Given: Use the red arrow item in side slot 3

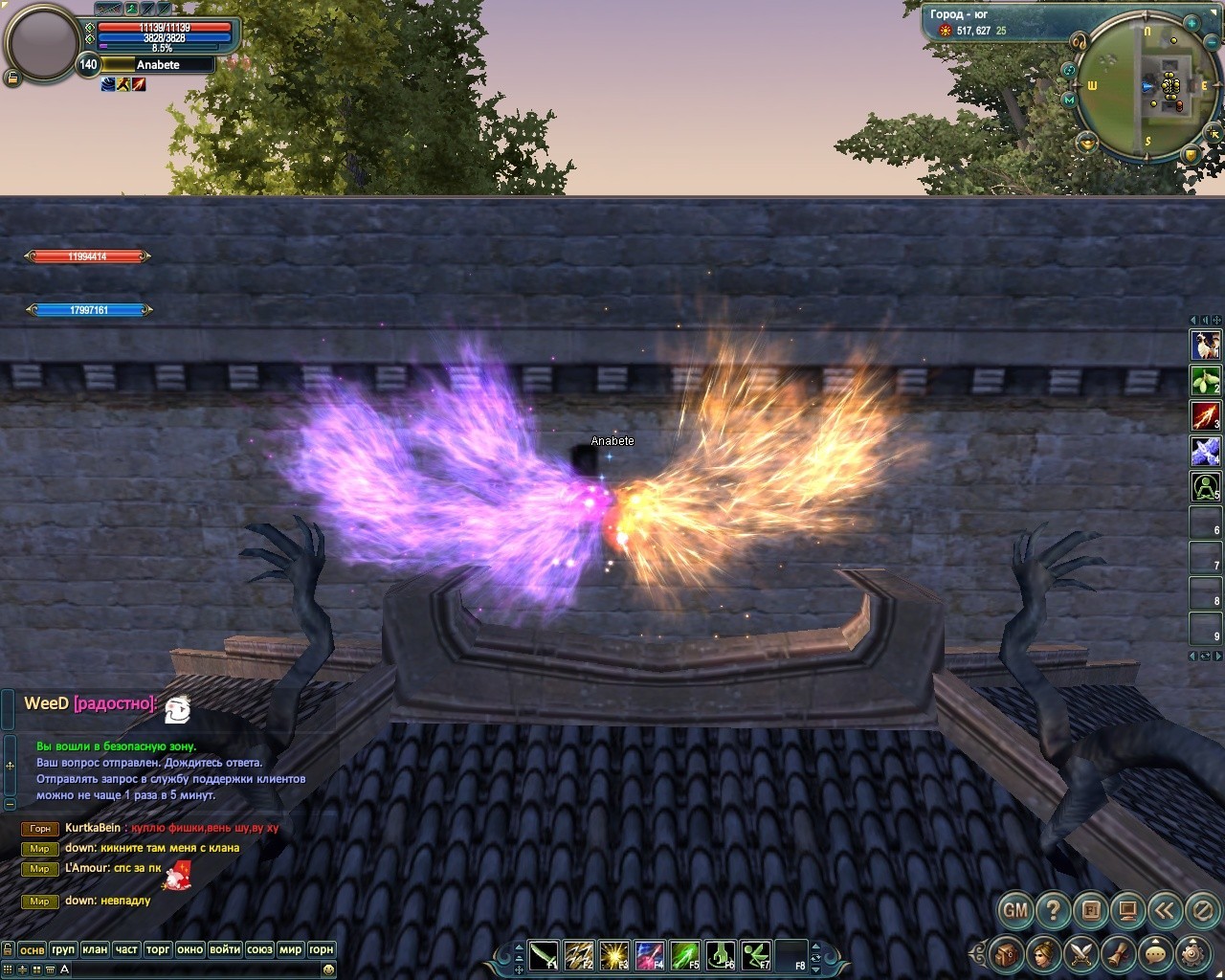Looking at the screenshot, I should pyautogui.click(x=1205, y=415).
